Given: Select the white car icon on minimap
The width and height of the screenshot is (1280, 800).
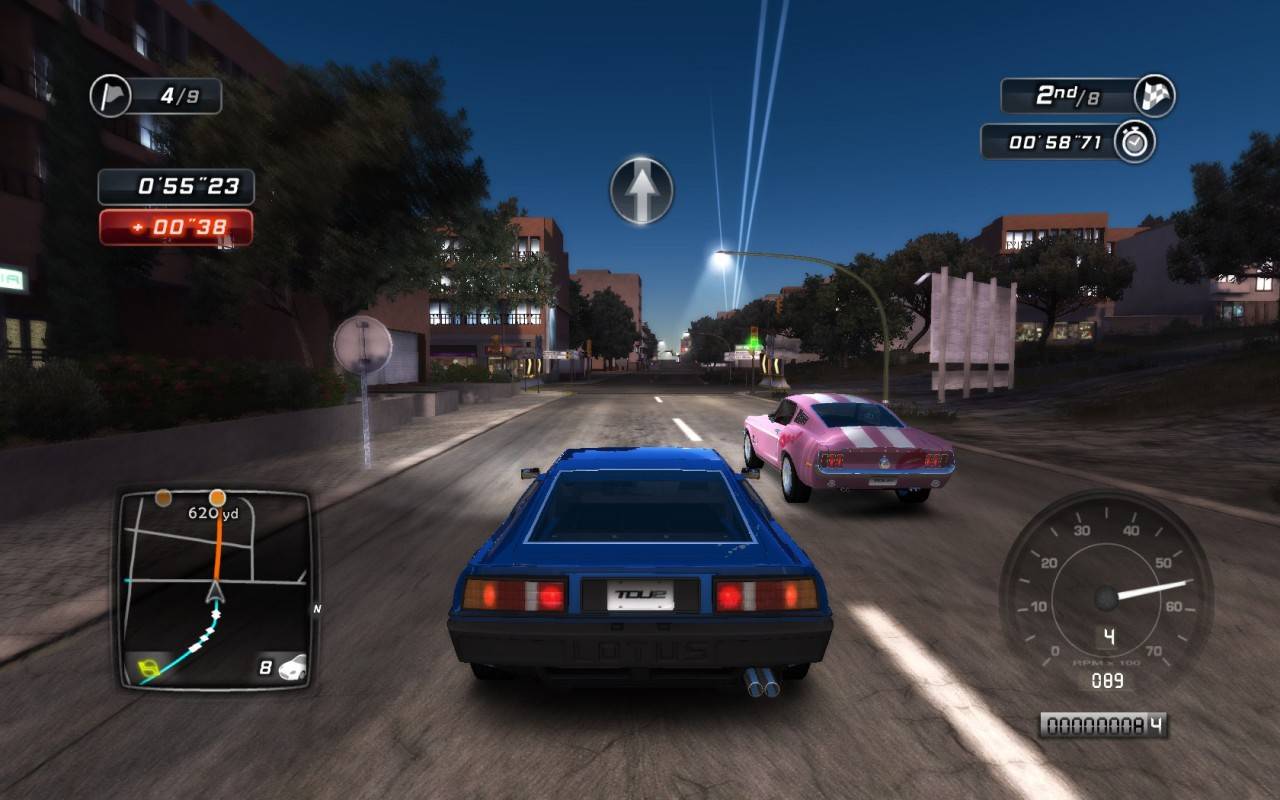Looking at the screenshot, I should pyautogui.click(x=292, y=667).
